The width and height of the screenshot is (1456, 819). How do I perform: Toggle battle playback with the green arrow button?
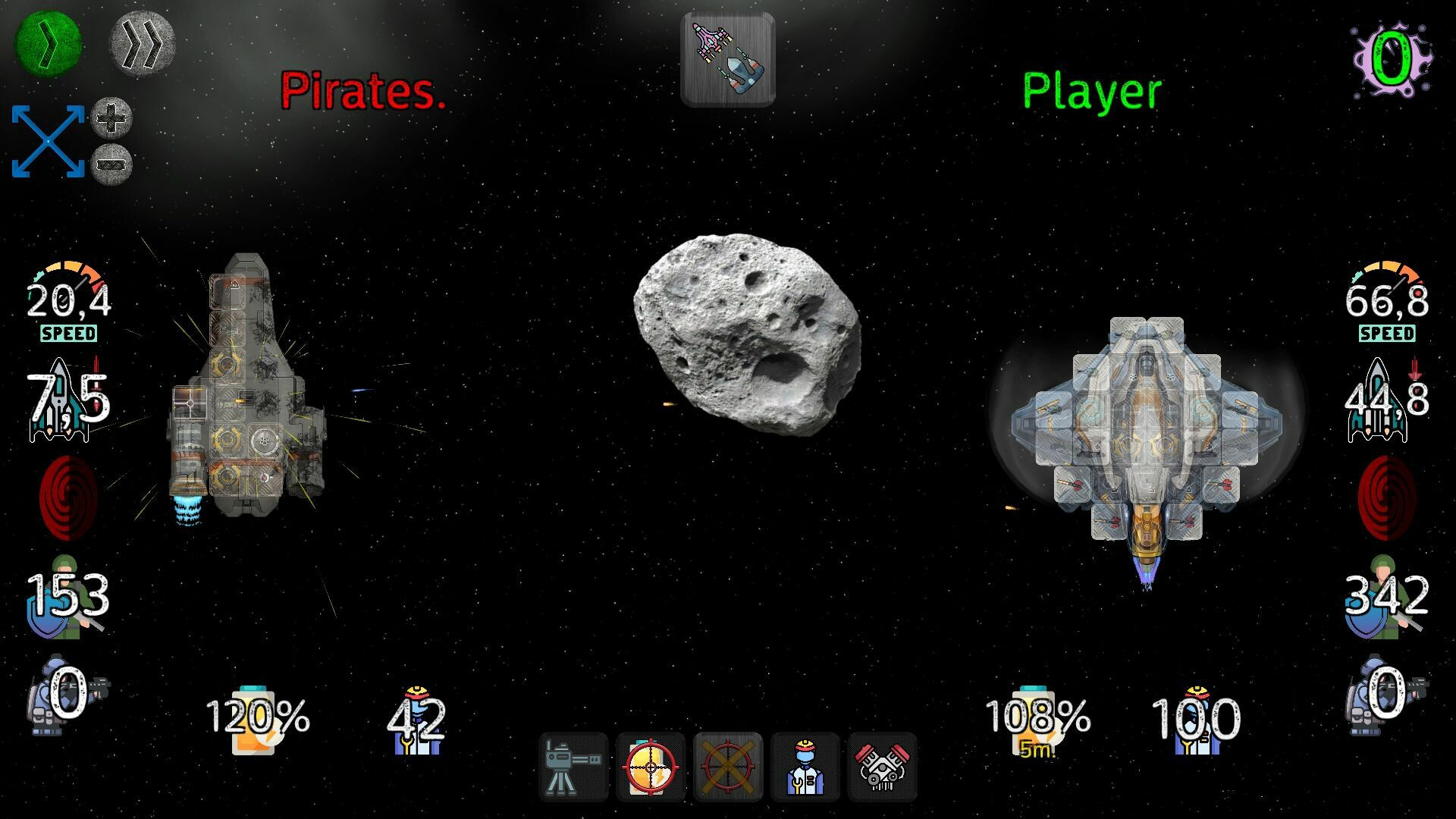click(47, 45)
